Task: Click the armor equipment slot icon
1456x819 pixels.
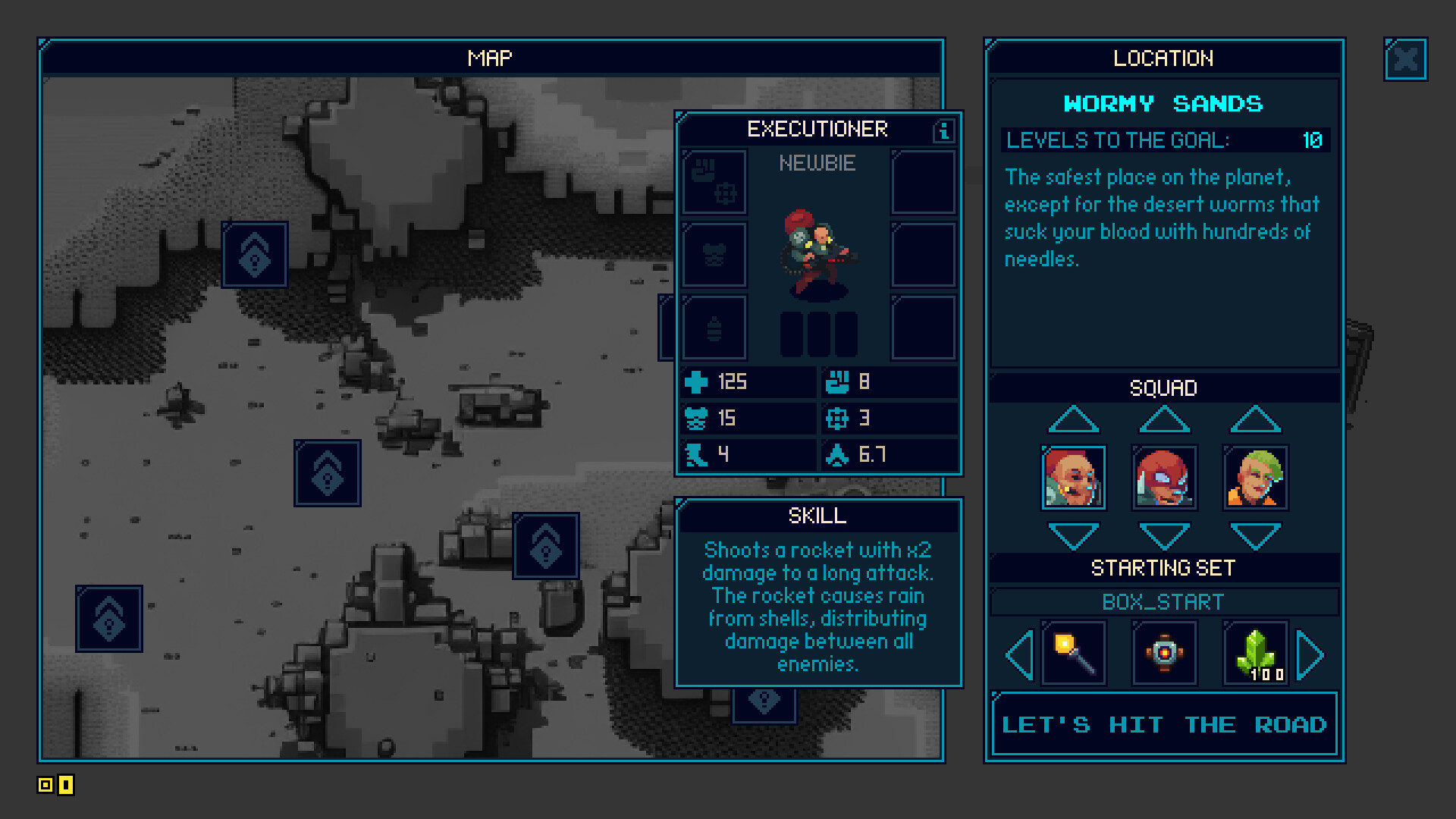Action: (x=714, y=255)
